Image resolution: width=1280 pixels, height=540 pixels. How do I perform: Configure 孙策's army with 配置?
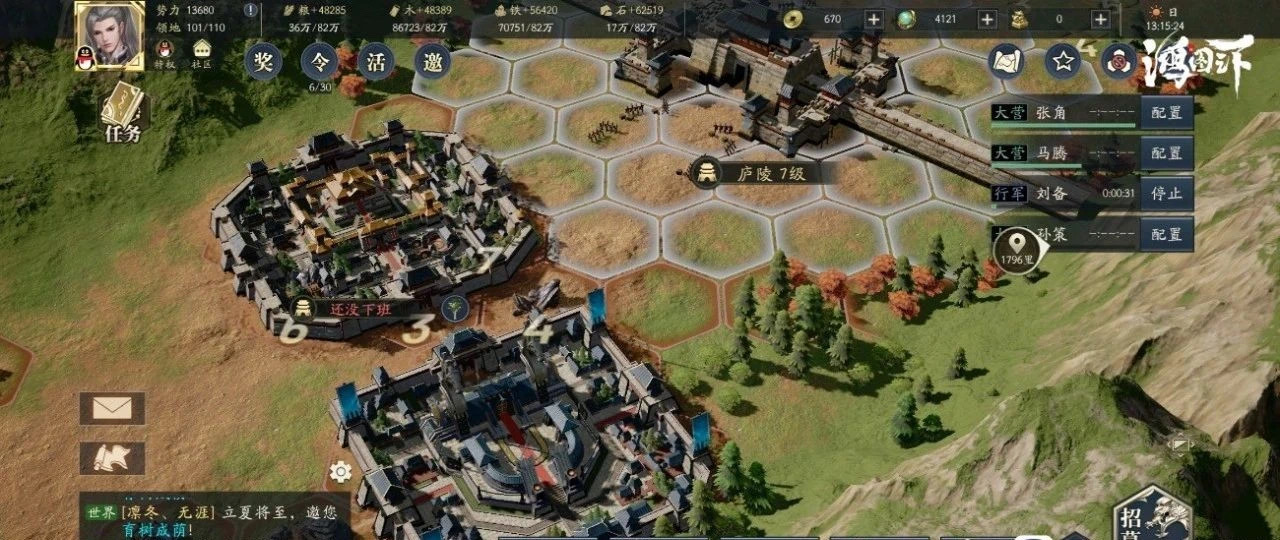pos(1166,234)
